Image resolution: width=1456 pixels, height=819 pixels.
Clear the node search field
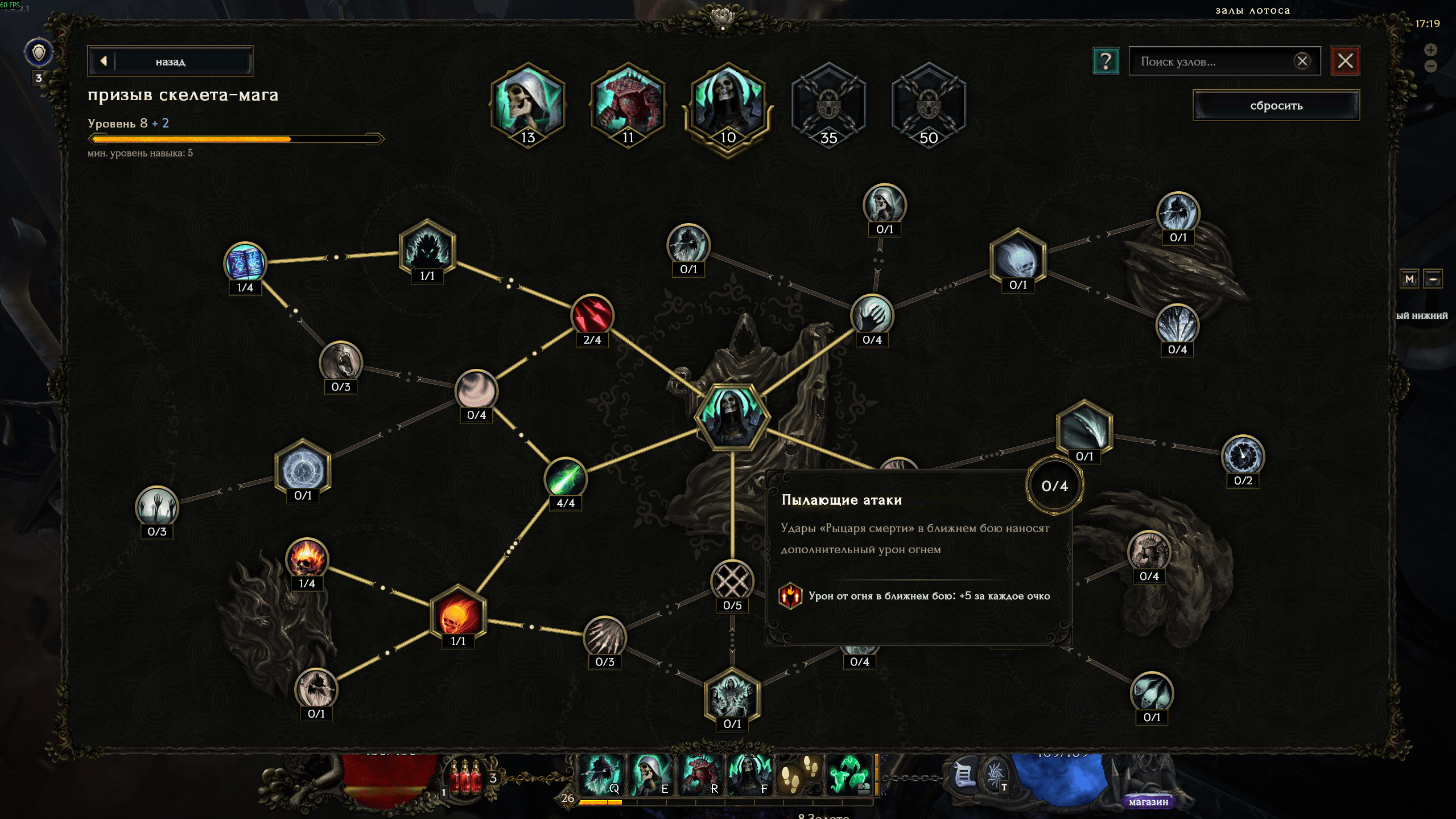click(x=1302, y=61)
